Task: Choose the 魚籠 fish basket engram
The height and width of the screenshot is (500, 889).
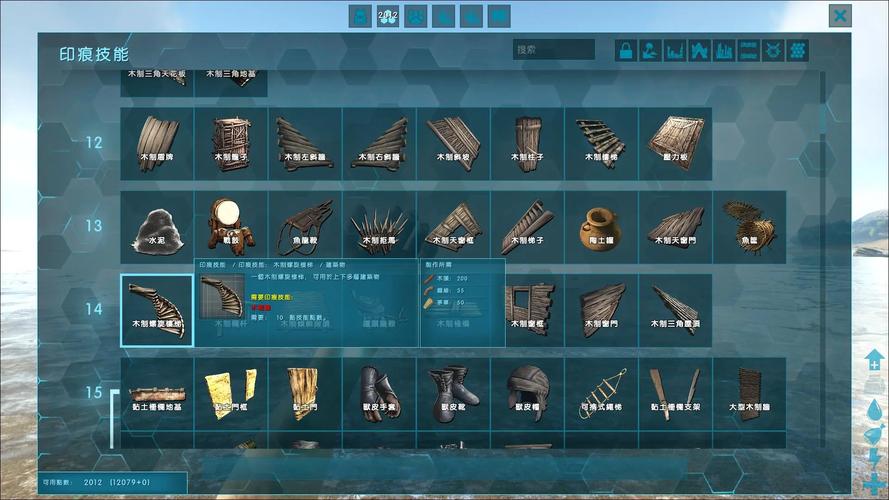Action: click(749, 227)
